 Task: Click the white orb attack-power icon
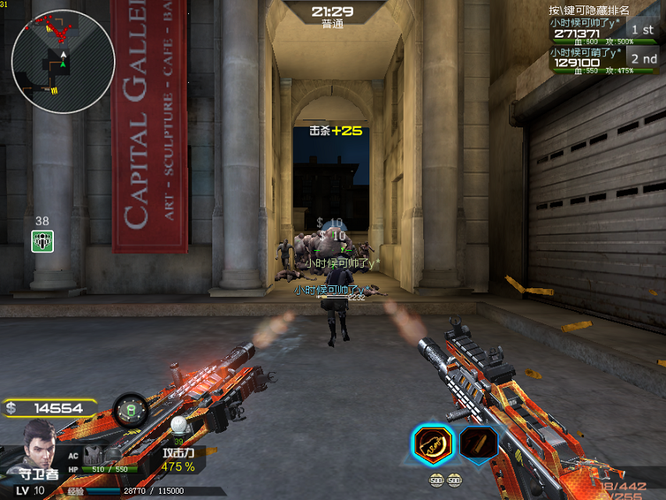point(180,425)
